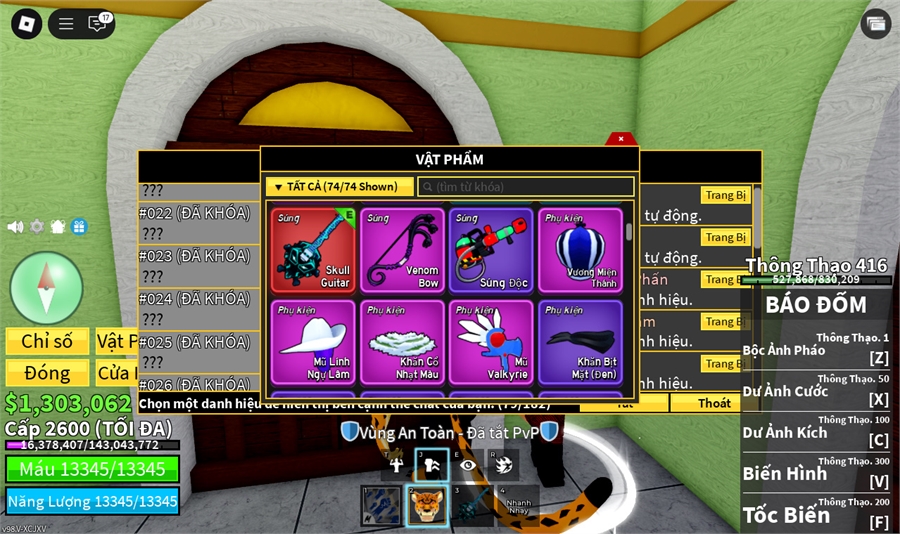Open the Tất Cả item filter dropdown
900x534 pixels.
(x=339, y=187)
